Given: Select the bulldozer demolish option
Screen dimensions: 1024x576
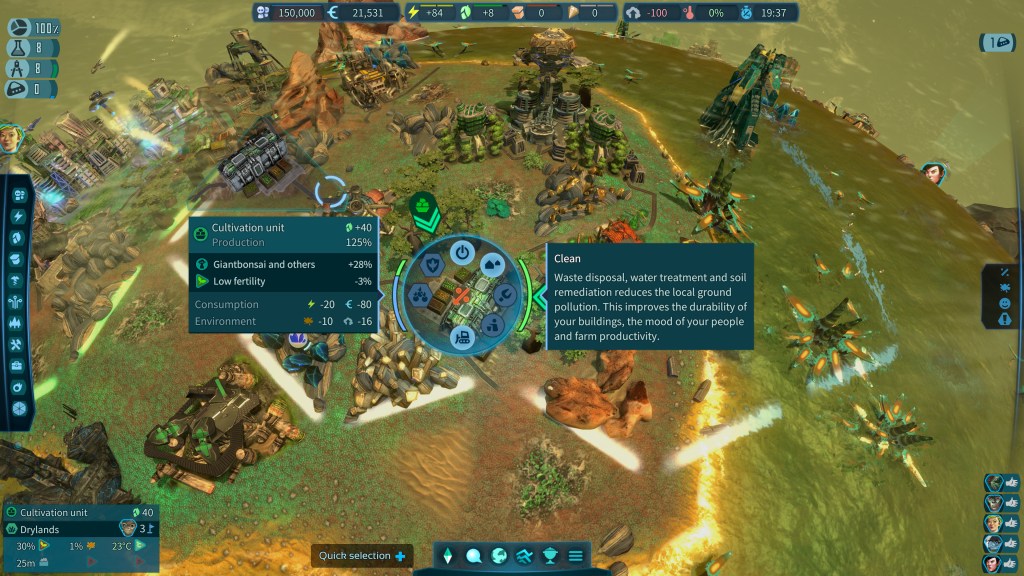Looking at the screenshot, I should pos(462,338).
